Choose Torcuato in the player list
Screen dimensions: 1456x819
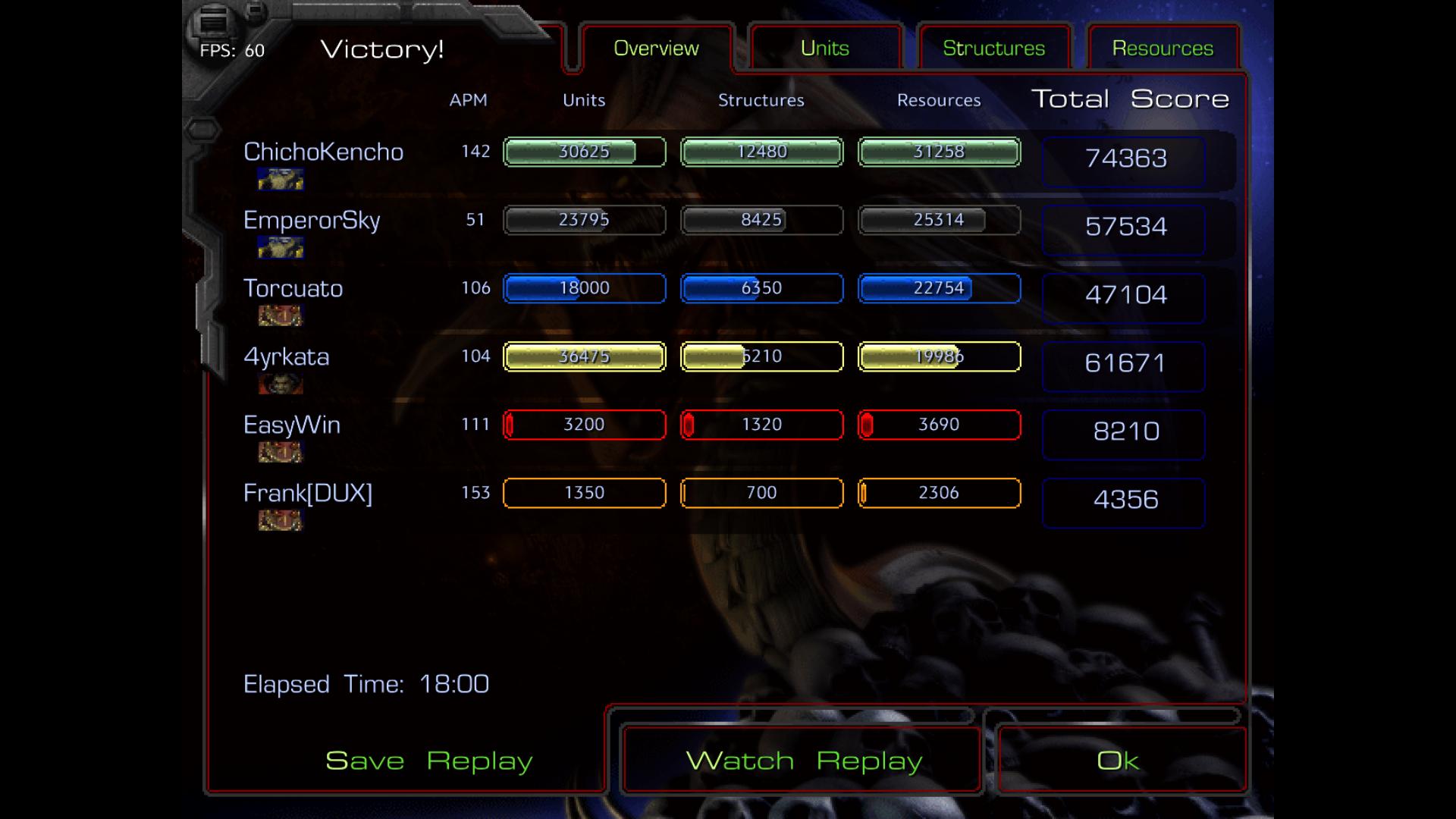click(293, 288)
